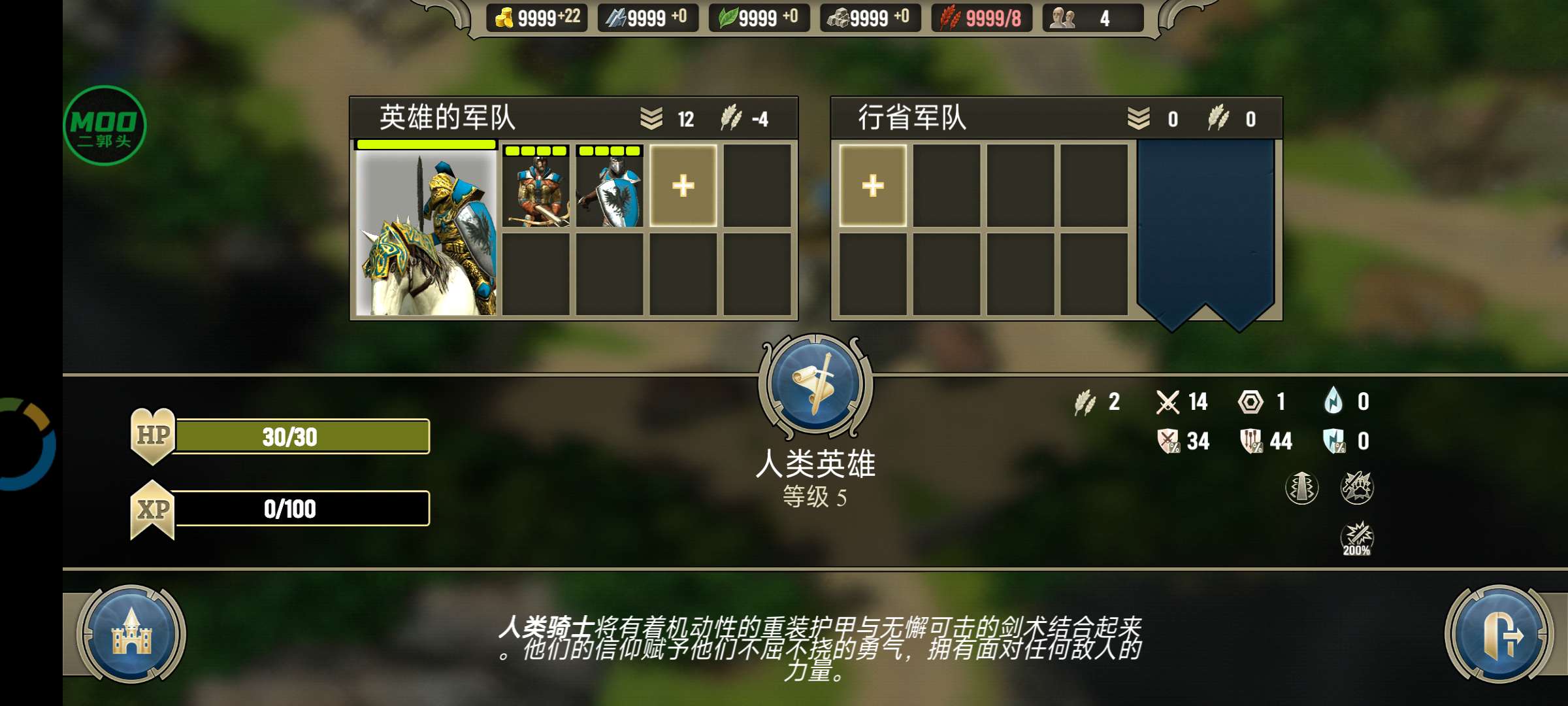Screen dimensions: 1568x706
Task: Select the leaf resource counter
Action: click(758, 18)
